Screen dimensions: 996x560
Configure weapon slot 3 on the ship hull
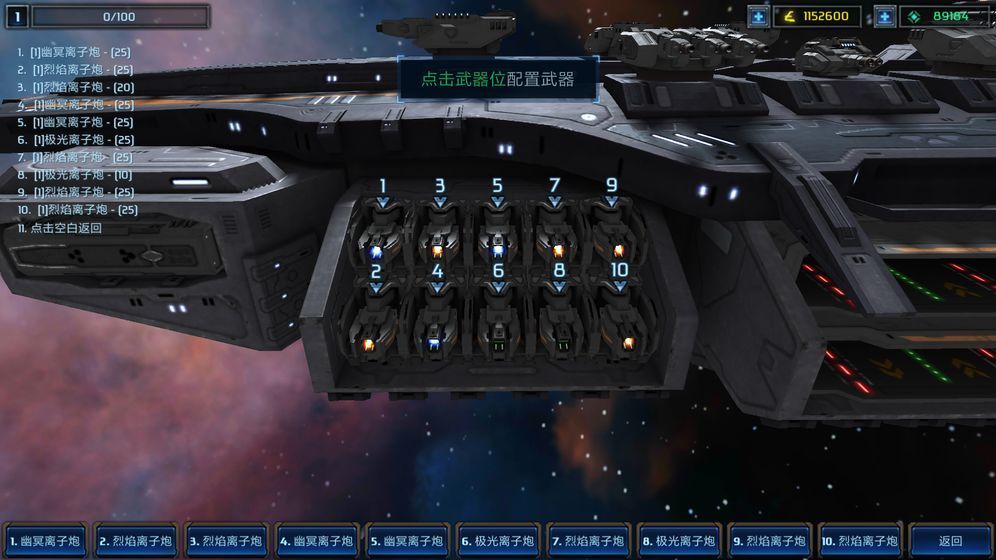point(439,238)
